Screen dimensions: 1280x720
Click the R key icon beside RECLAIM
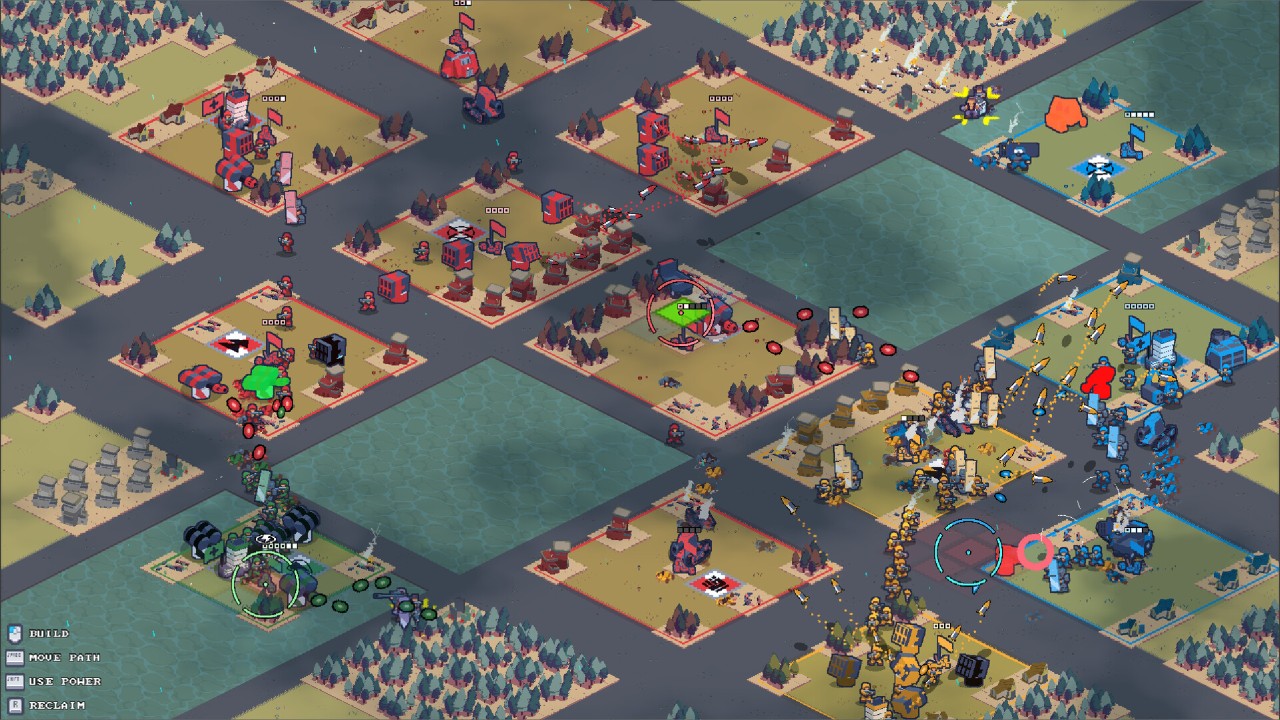point(14,704)
